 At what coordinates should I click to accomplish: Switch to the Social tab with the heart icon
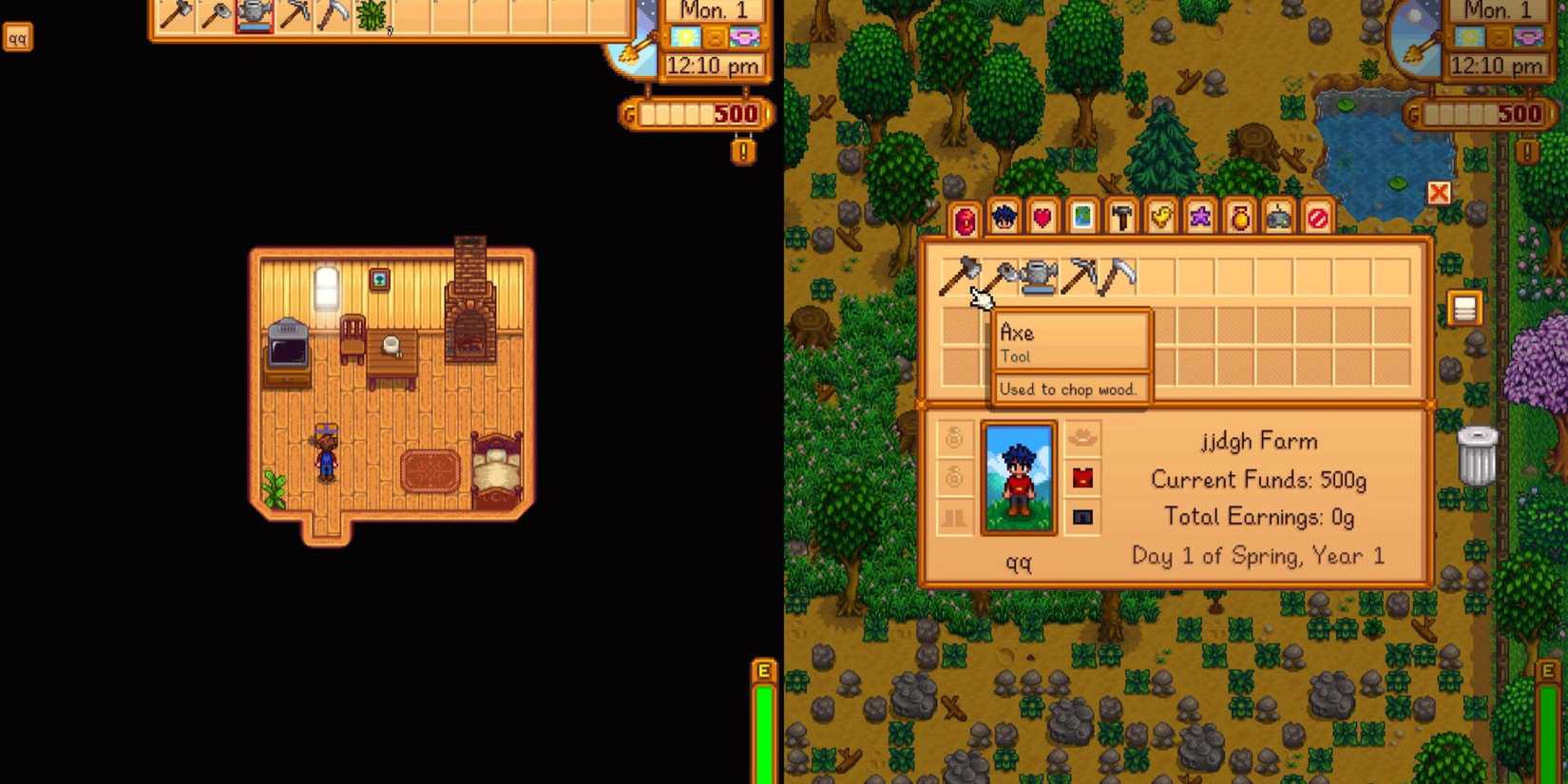point(1042,218)
